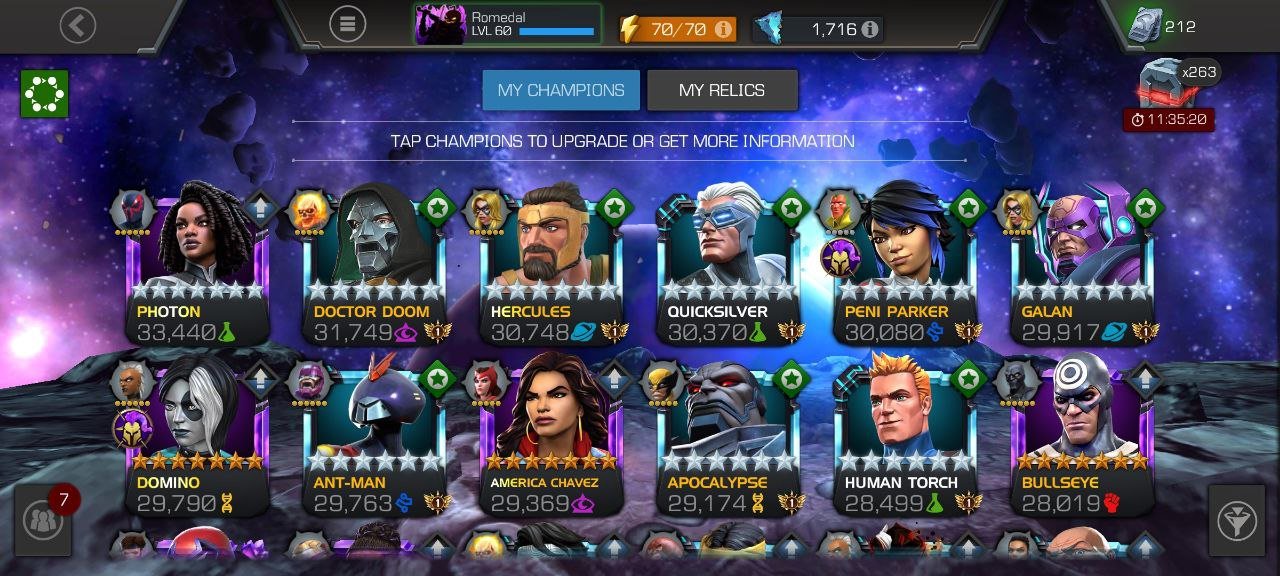Open the champion filter funnel button
The width and height of the screenshot is (1280, 576).
tap(1236, 520)
